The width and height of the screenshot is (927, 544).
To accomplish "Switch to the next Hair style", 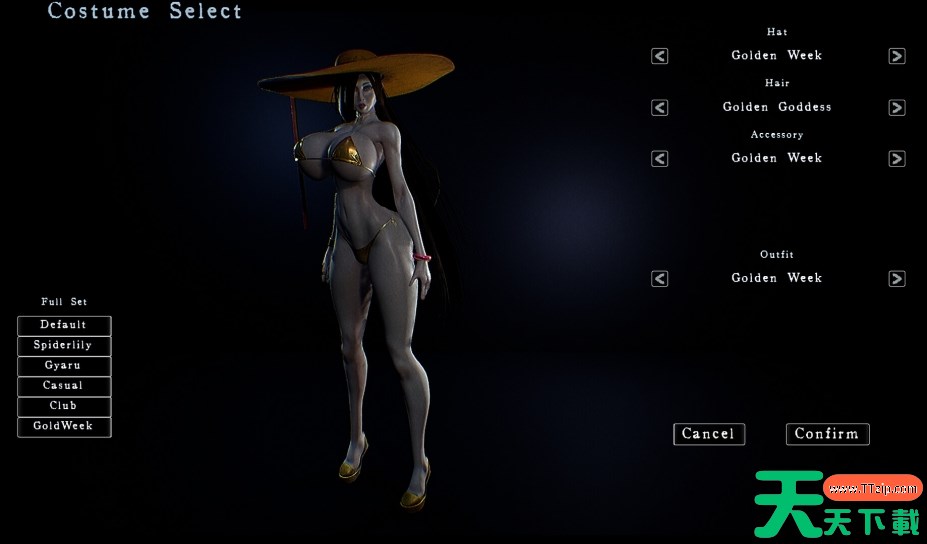I will tap(897, 107).
